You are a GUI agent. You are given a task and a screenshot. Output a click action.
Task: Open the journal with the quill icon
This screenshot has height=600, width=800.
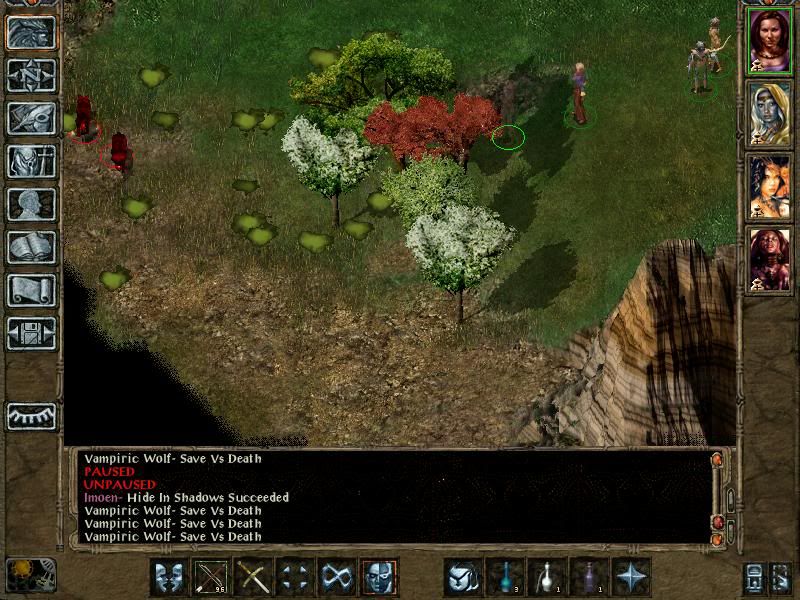tap(31, 118)
